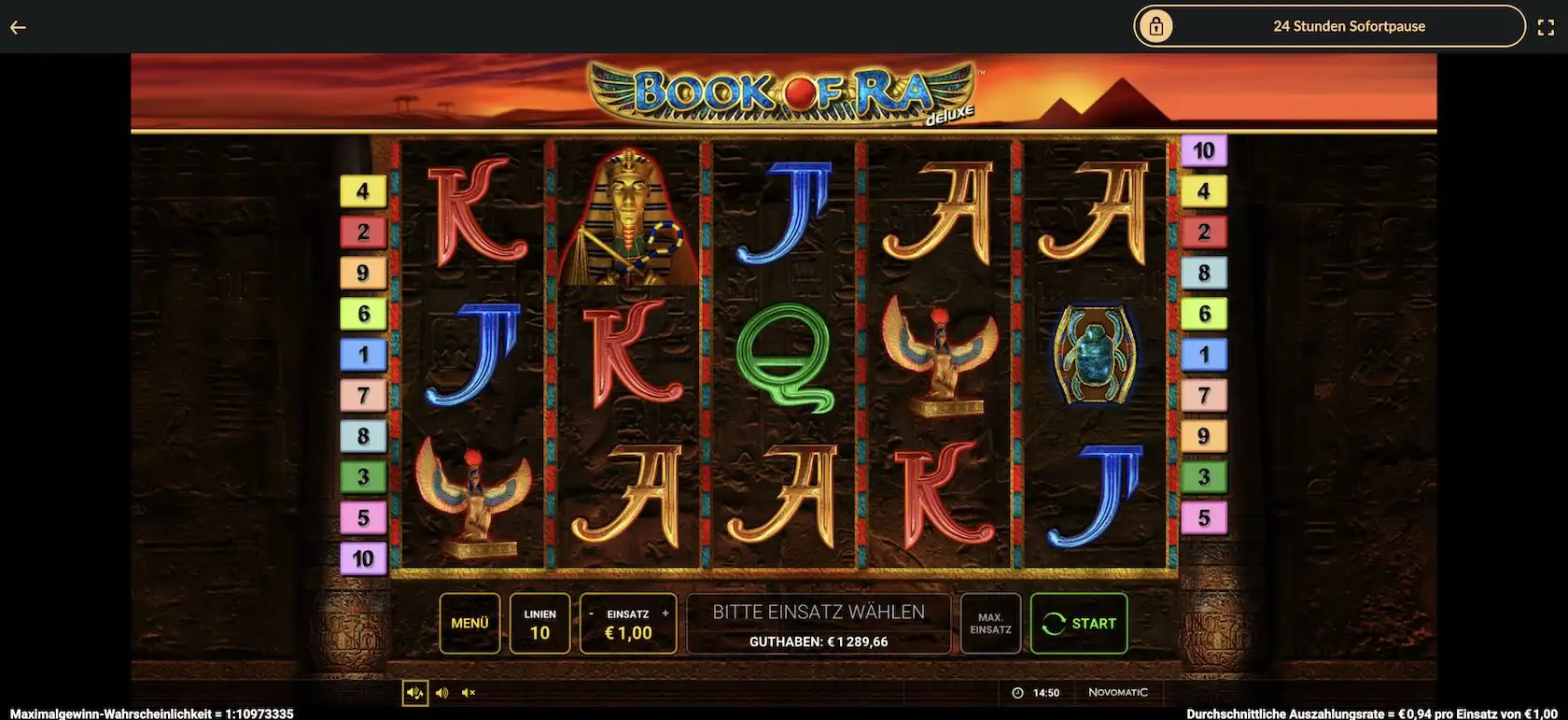Viewport: 1568px width, 720px height.
Task: Increase bet with the plus stepper
Action: coord(665,613)
